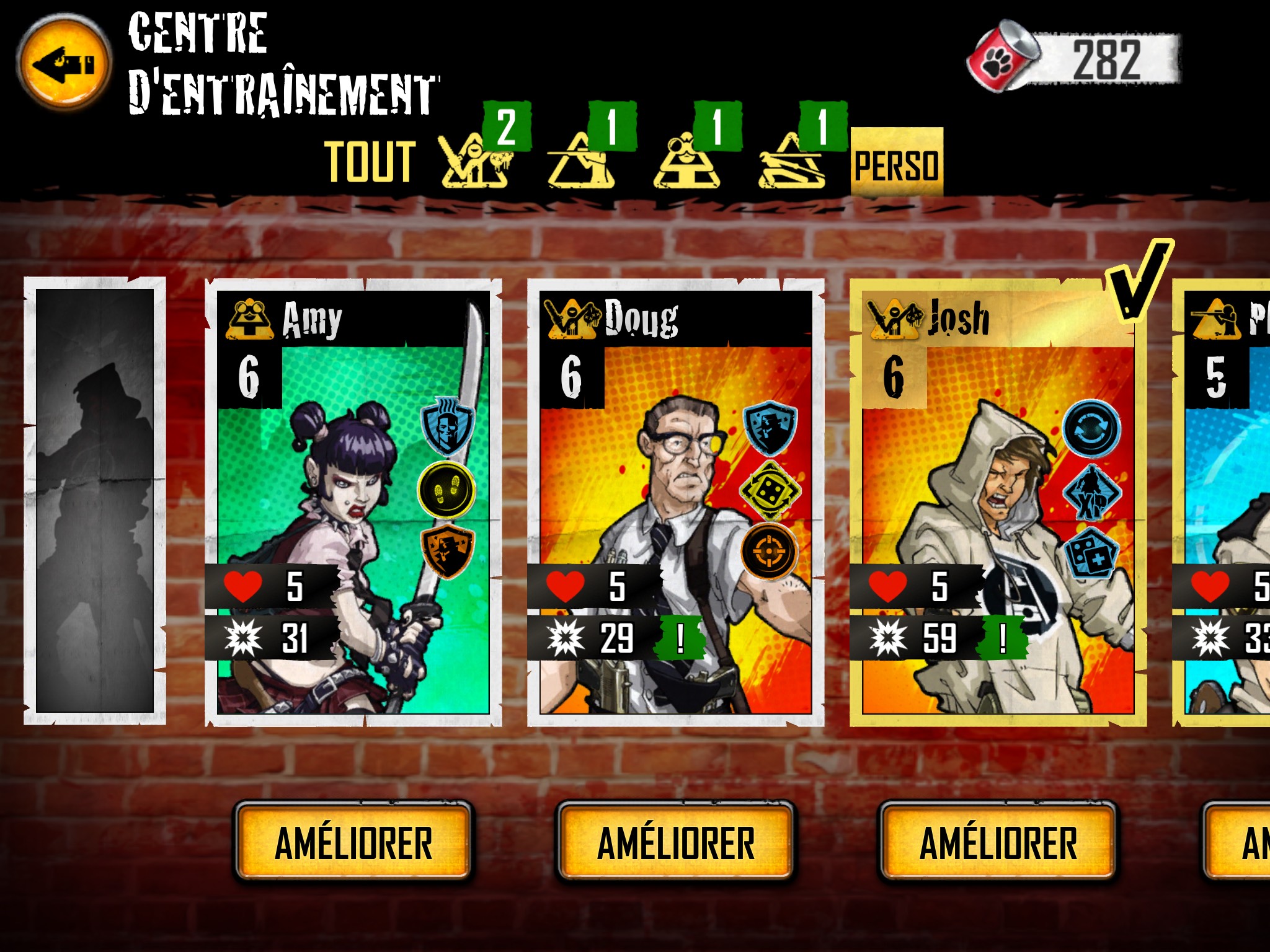Select Amy's survivor card

(x=353, y=502)
